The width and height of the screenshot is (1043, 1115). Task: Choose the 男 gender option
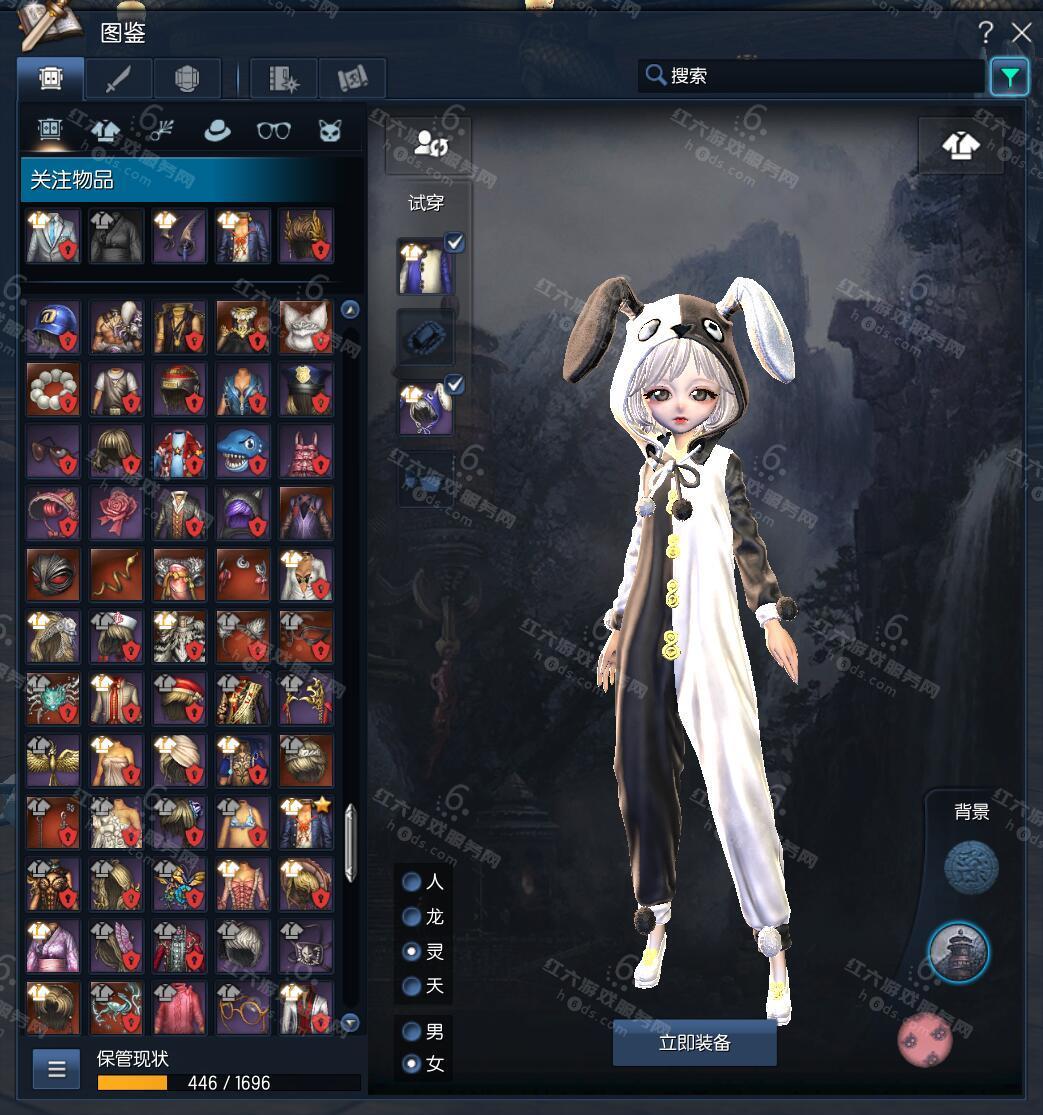(x=411, y=1031)
